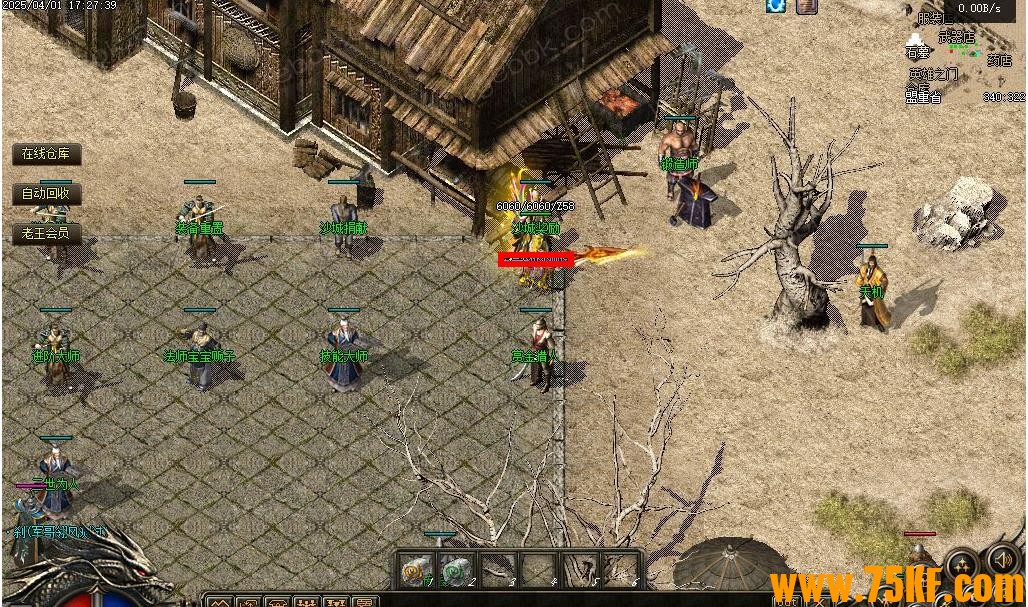Viewport: 1028px width, 607px height.
Task: Toggle the speaker sound button
Action: pos(1002,560)
